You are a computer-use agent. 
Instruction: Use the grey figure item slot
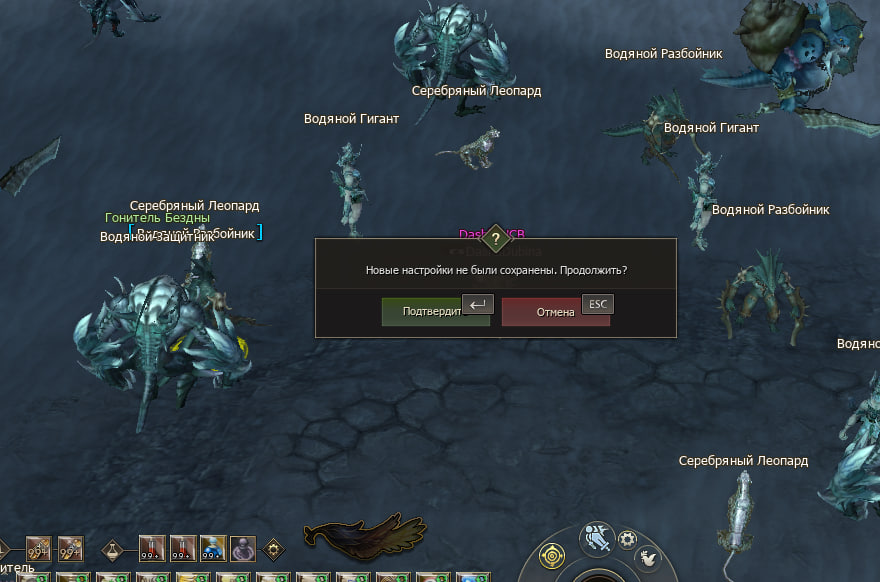tap(243, 548)
